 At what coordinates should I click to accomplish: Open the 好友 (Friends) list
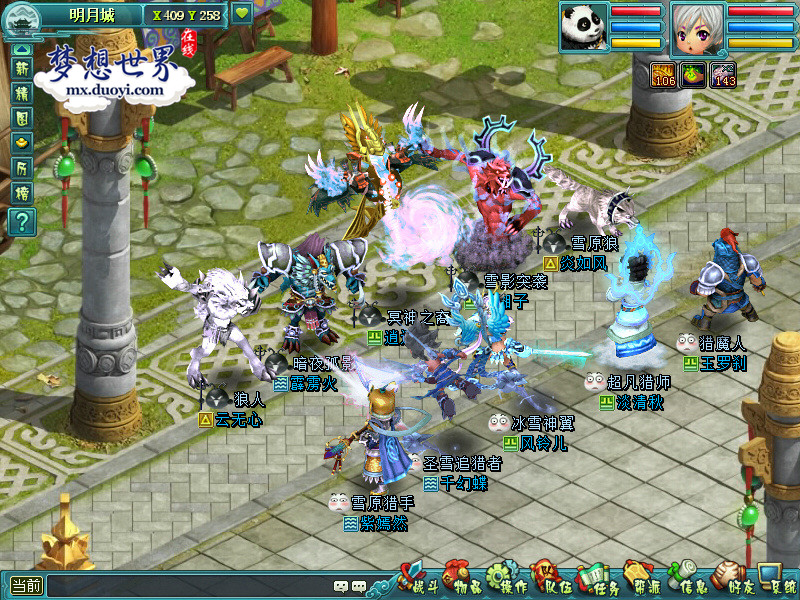pos(731,580)
